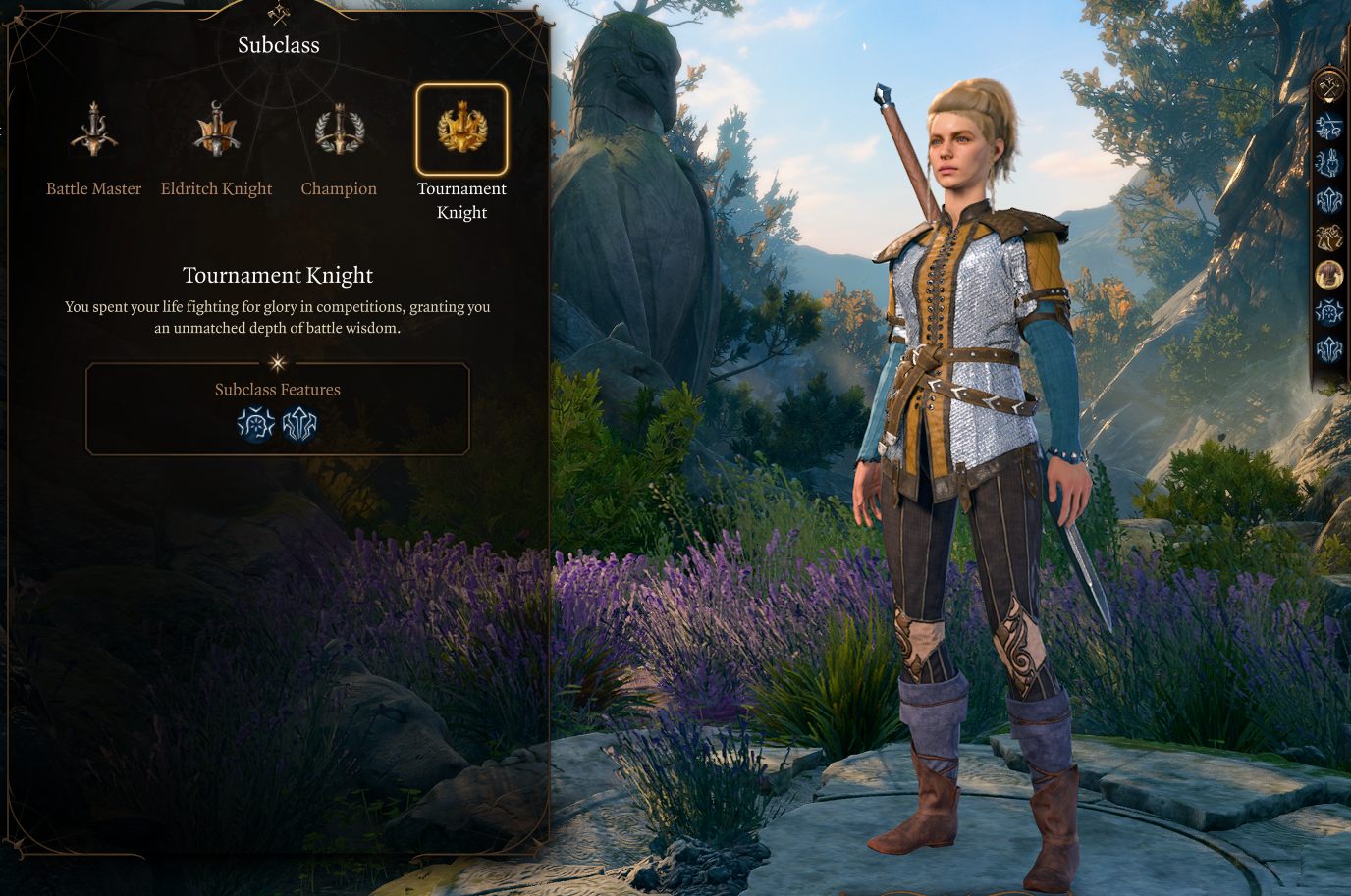Pick the Champion subclass
Image resolution: width=1351 pixels, height=896 pixels.
339,131
